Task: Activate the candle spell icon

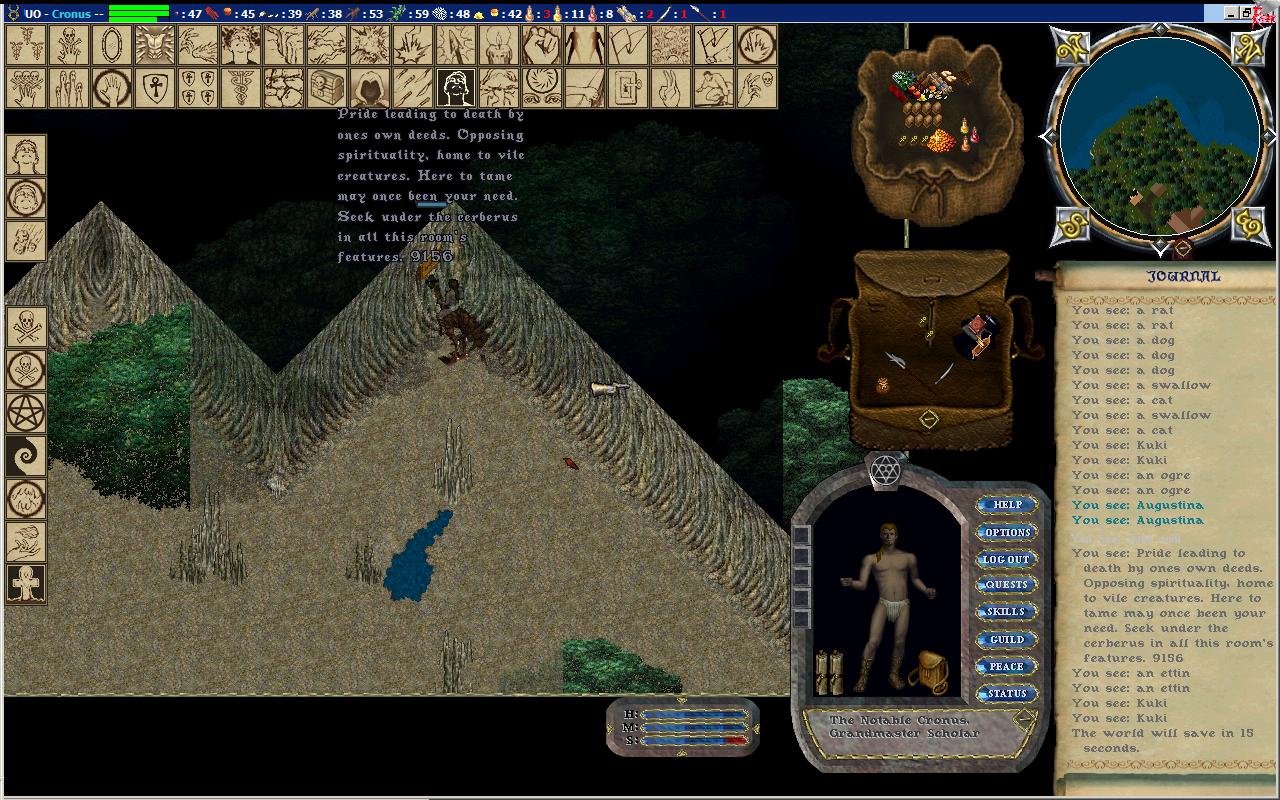Action: (x=499, y=46)
